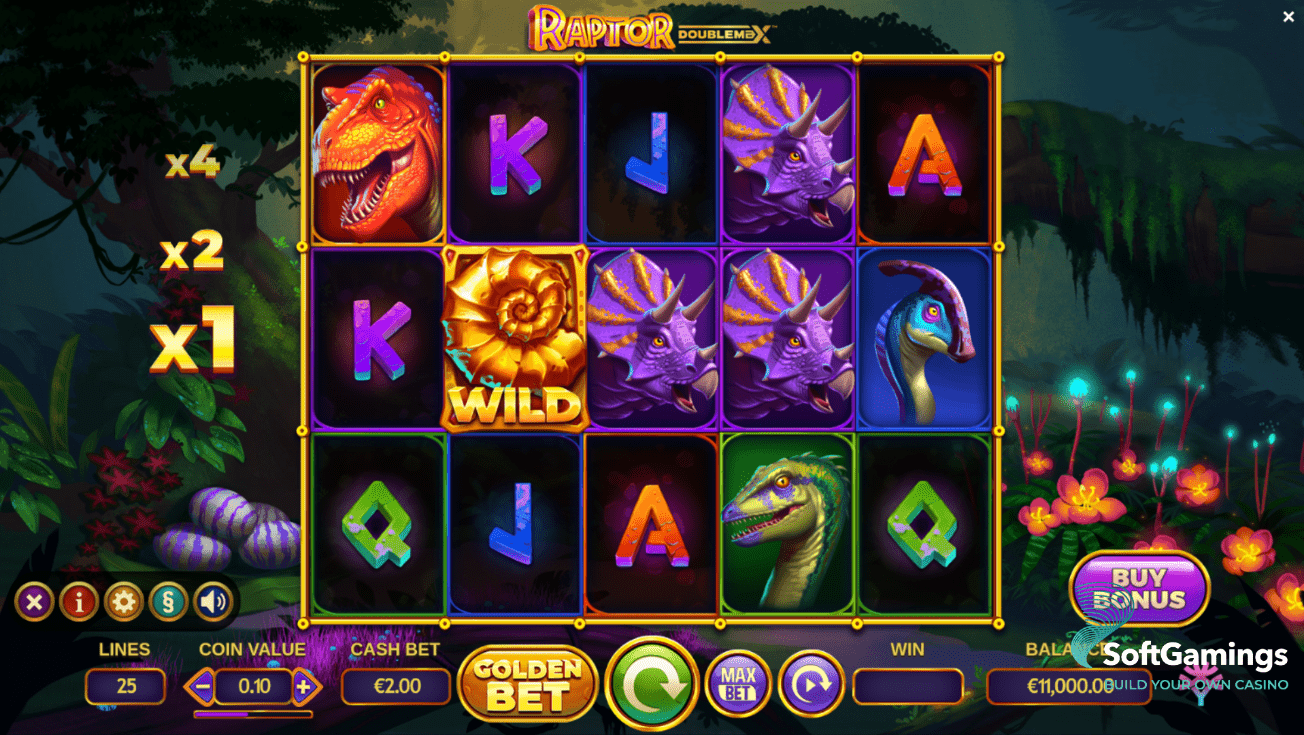Screen dimensions: 1304x735
Task: Open the game settings gear
Action: coord(124,602)
